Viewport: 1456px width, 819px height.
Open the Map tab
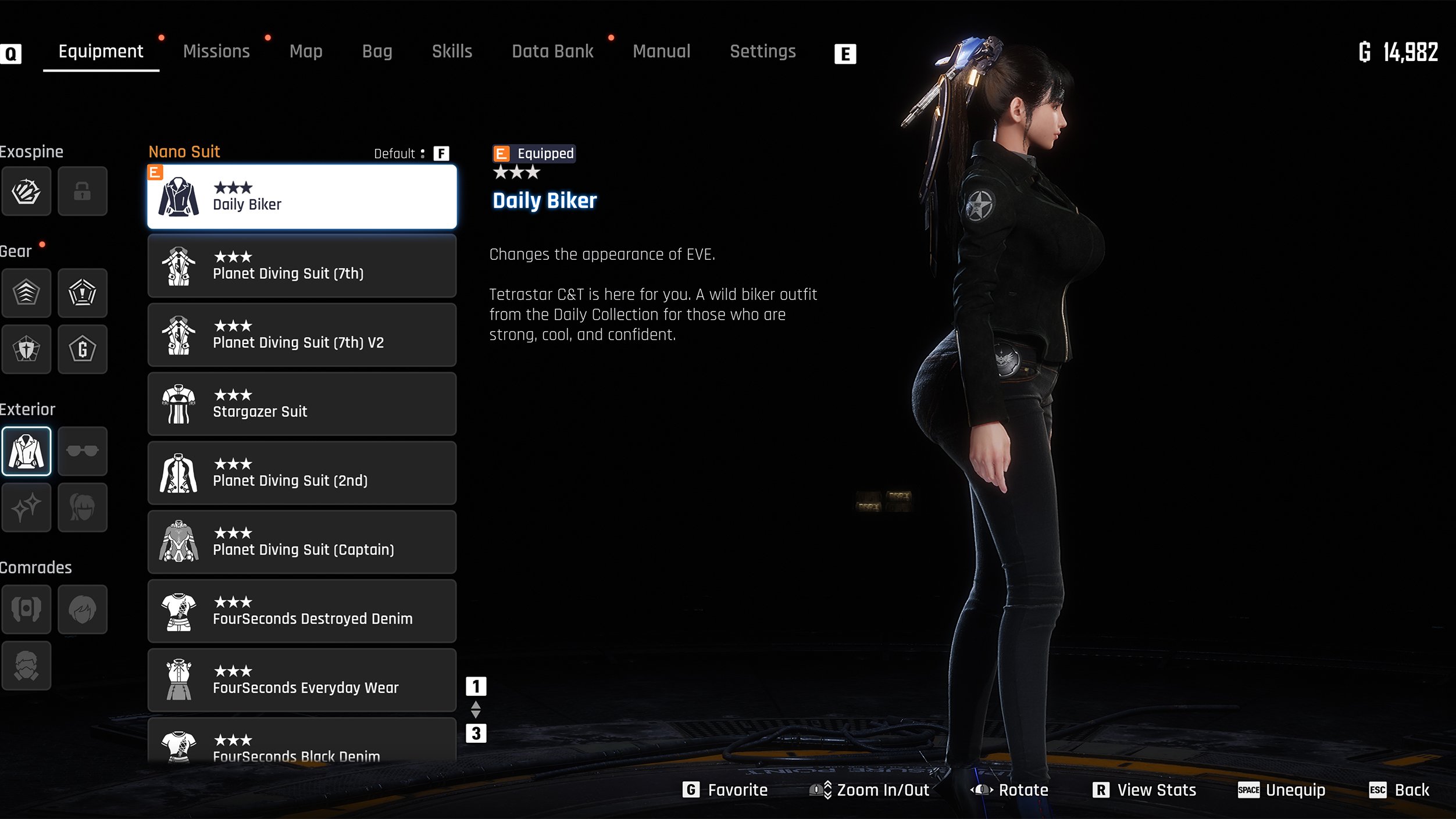click(306, 52)
